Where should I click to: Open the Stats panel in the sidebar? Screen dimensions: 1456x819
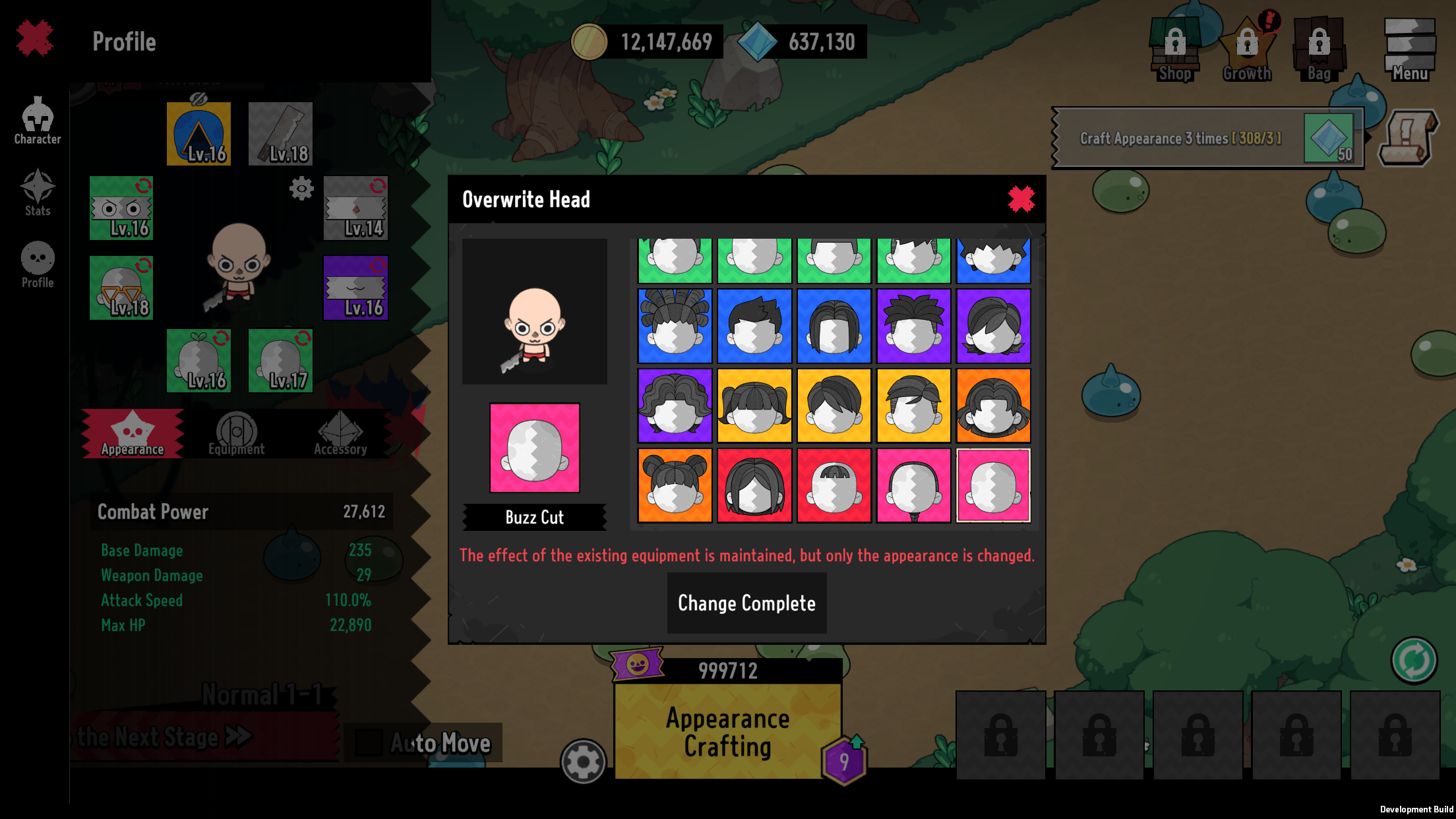pos(37,195)
